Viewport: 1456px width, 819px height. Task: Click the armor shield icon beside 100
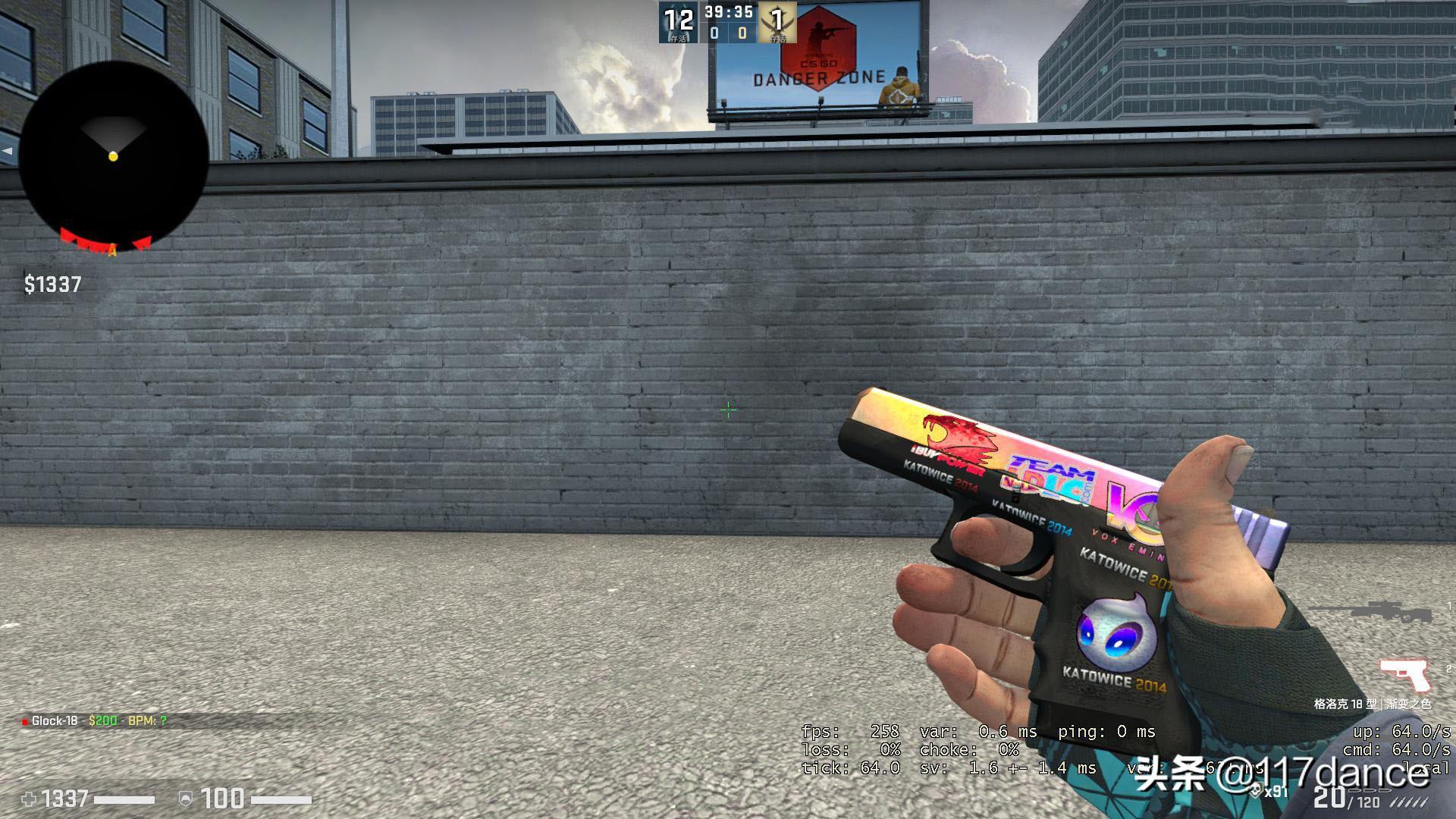(185, 799)
